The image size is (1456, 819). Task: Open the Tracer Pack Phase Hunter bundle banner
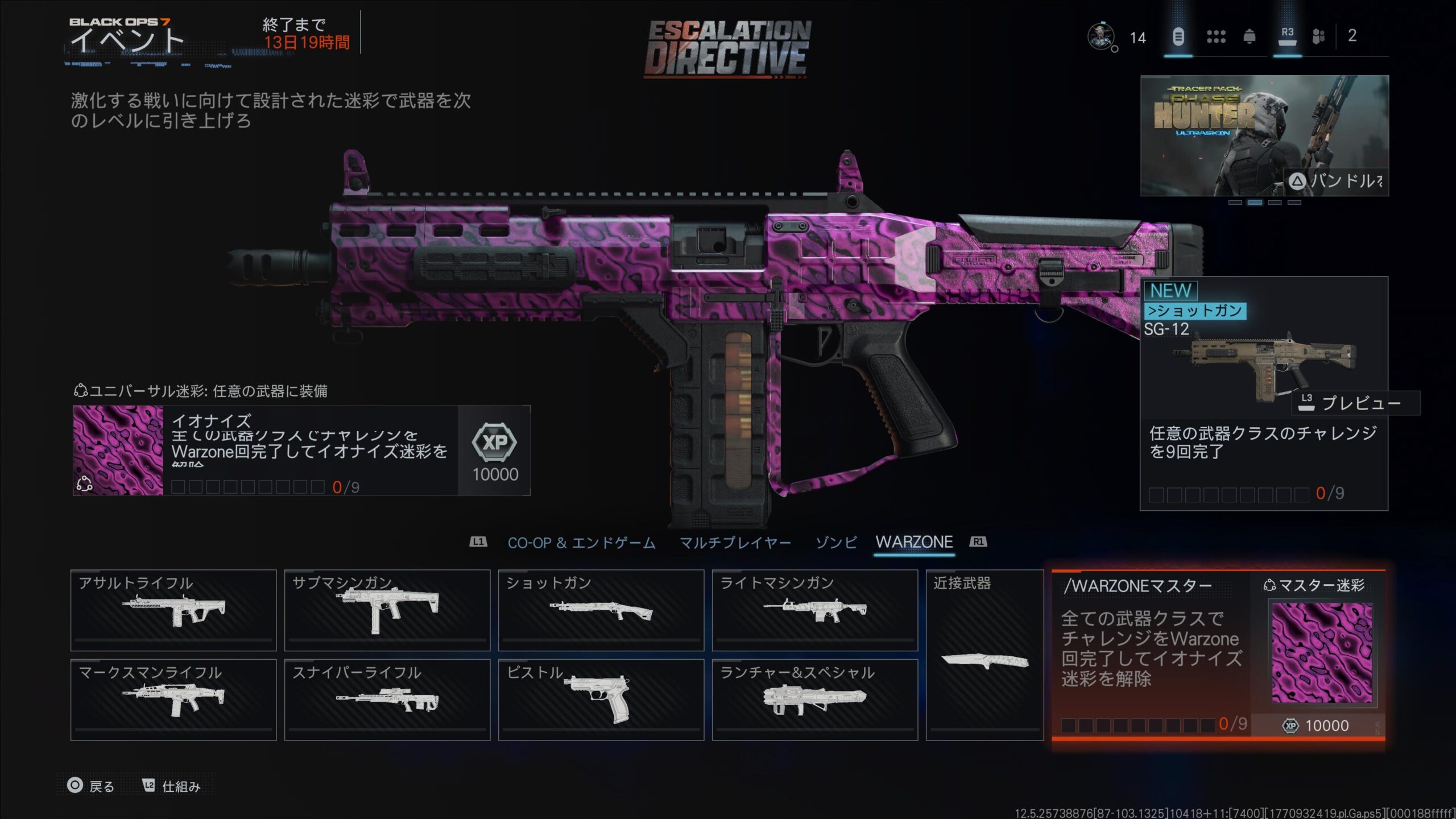[1264, 135]
